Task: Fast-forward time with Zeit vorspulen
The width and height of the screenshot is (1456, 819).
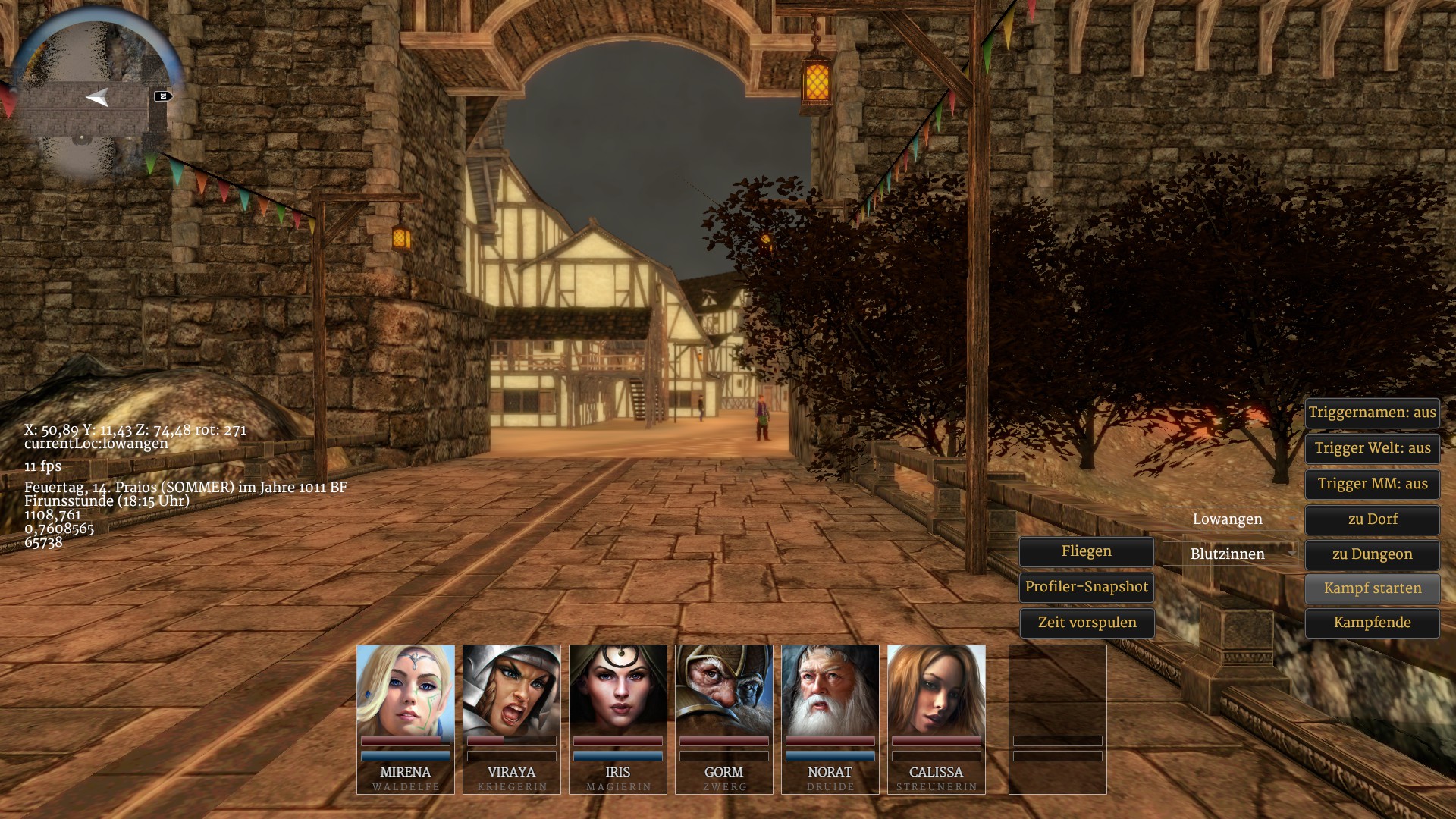Action: (x=1086, y=623)
